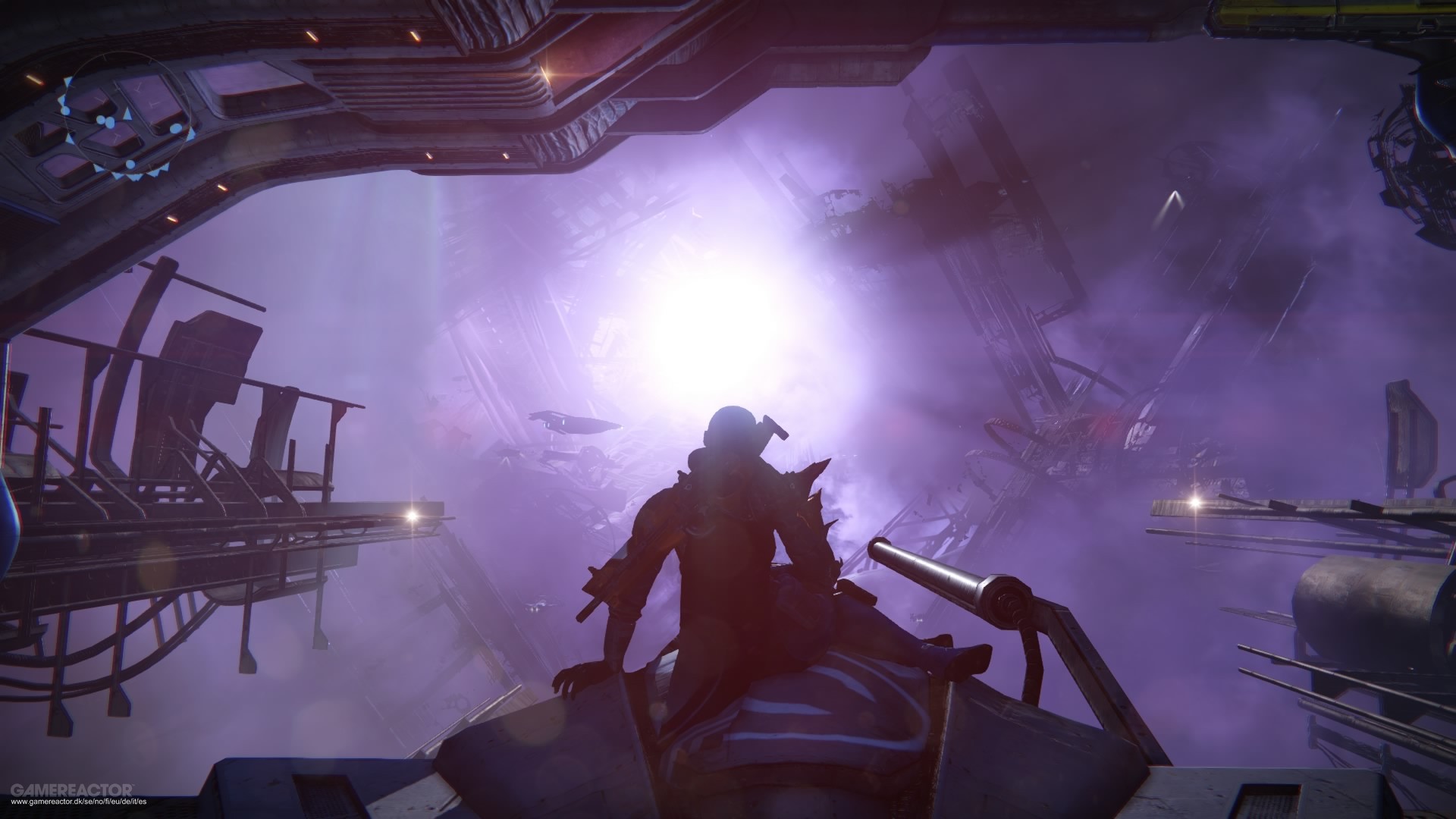Select the blip on the radar's left edge
Viewport: 1456px width, 819px height.
[x=66, y=110]
